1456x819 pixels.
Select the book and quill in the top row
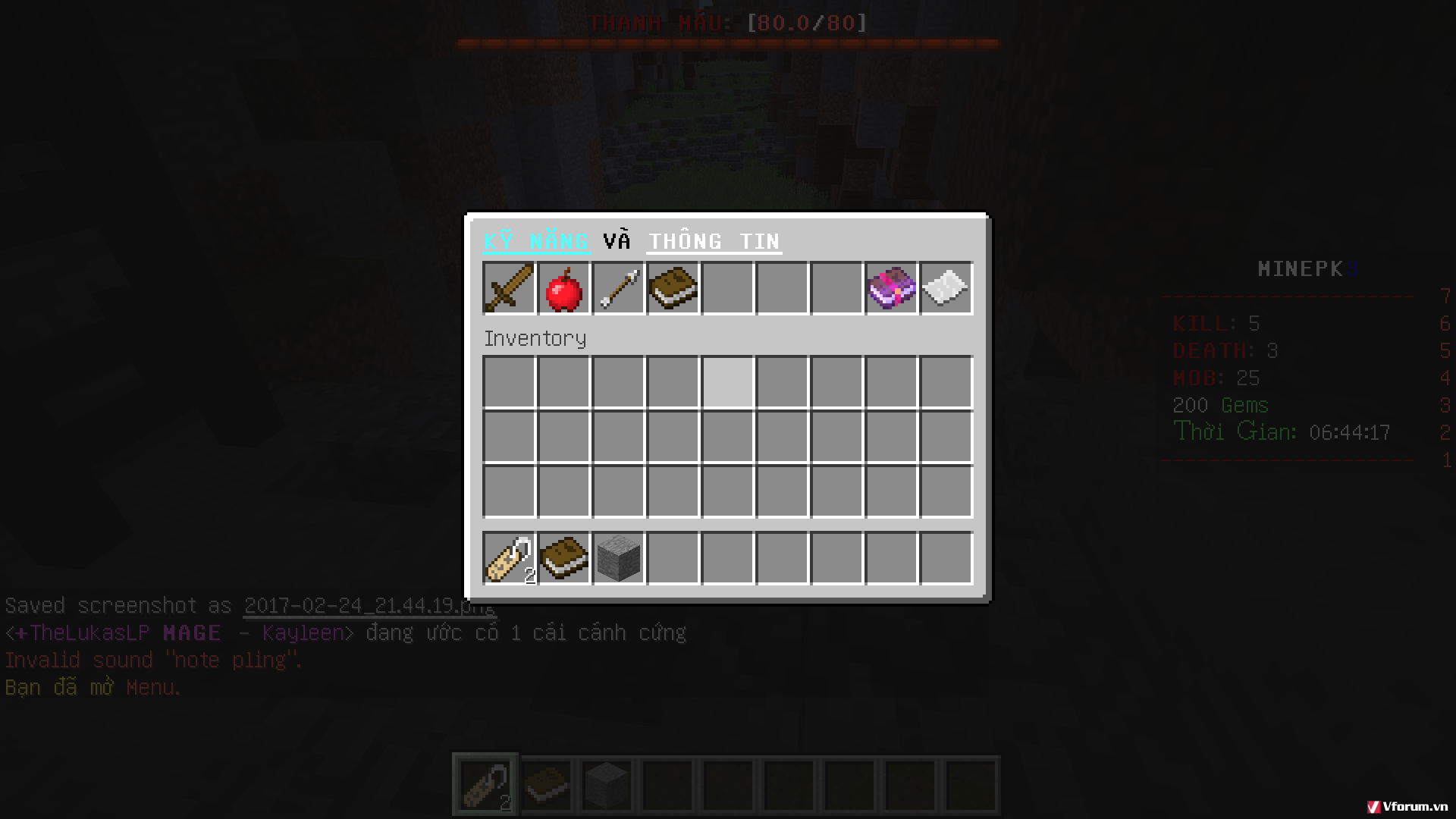672,288
